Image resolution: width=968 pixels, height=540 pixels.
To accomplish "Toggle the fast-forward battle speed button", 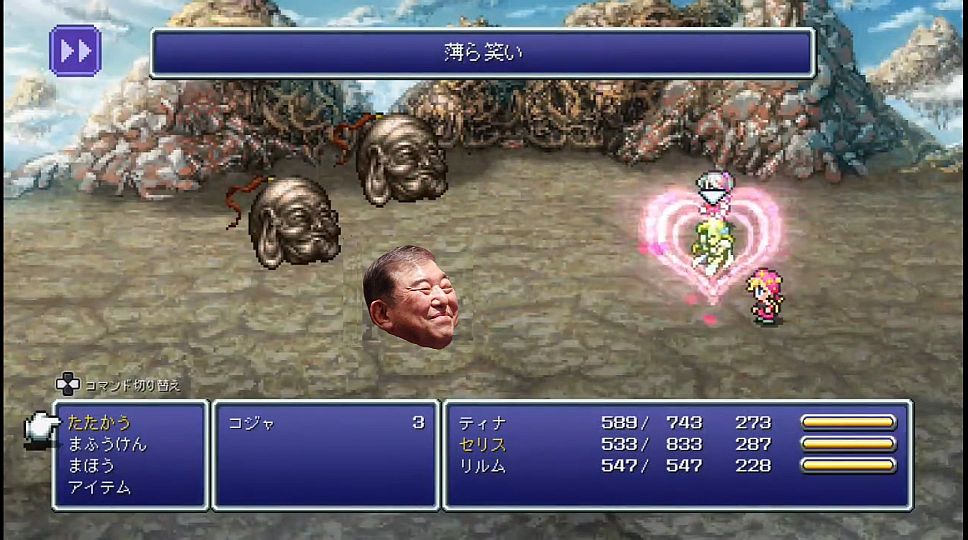I will coord(75,50).
